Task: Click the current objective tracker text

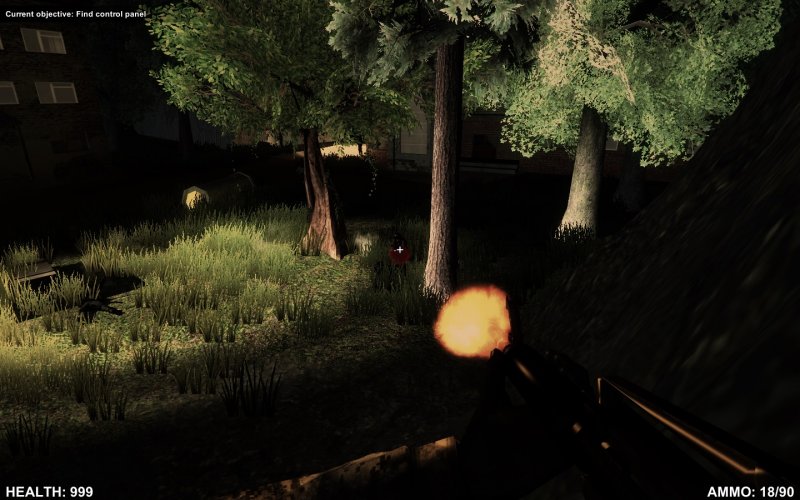Action: pyautogui.click(x=76, y=14)
